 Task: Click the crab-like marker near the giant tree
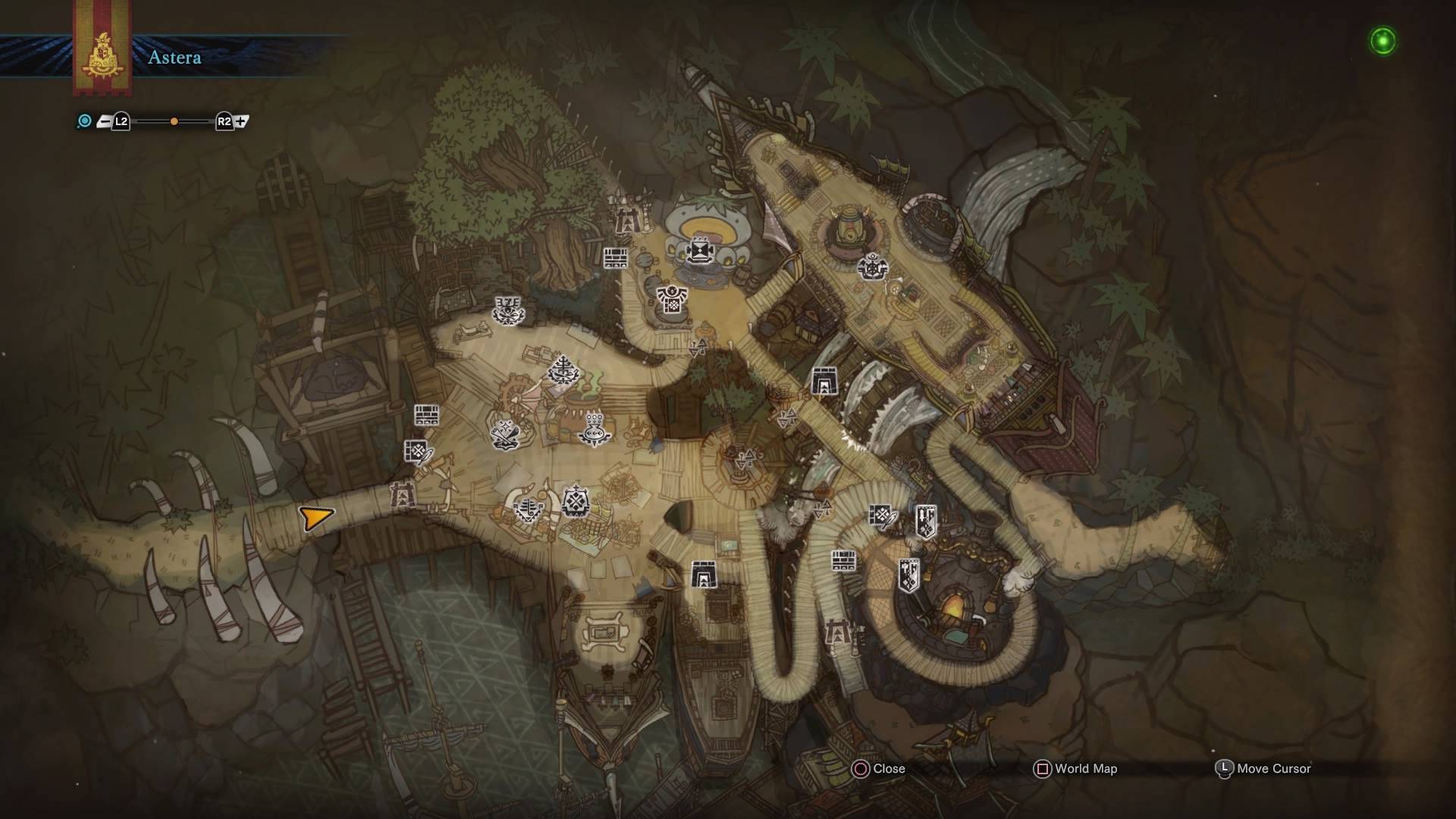point(508,310)
